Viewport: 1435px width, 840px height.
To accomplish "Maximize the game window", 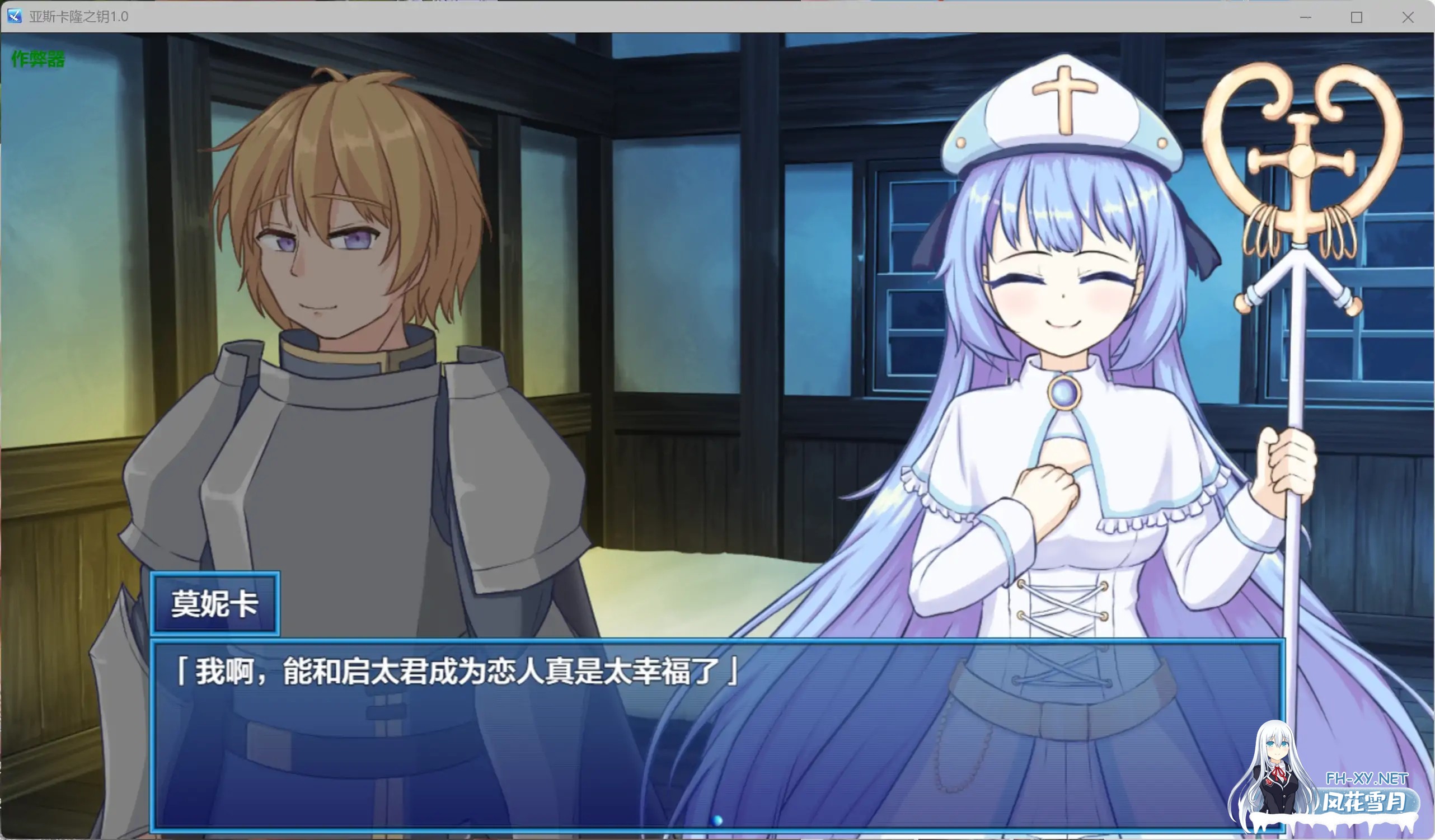I will click(x=1357, y=17).
